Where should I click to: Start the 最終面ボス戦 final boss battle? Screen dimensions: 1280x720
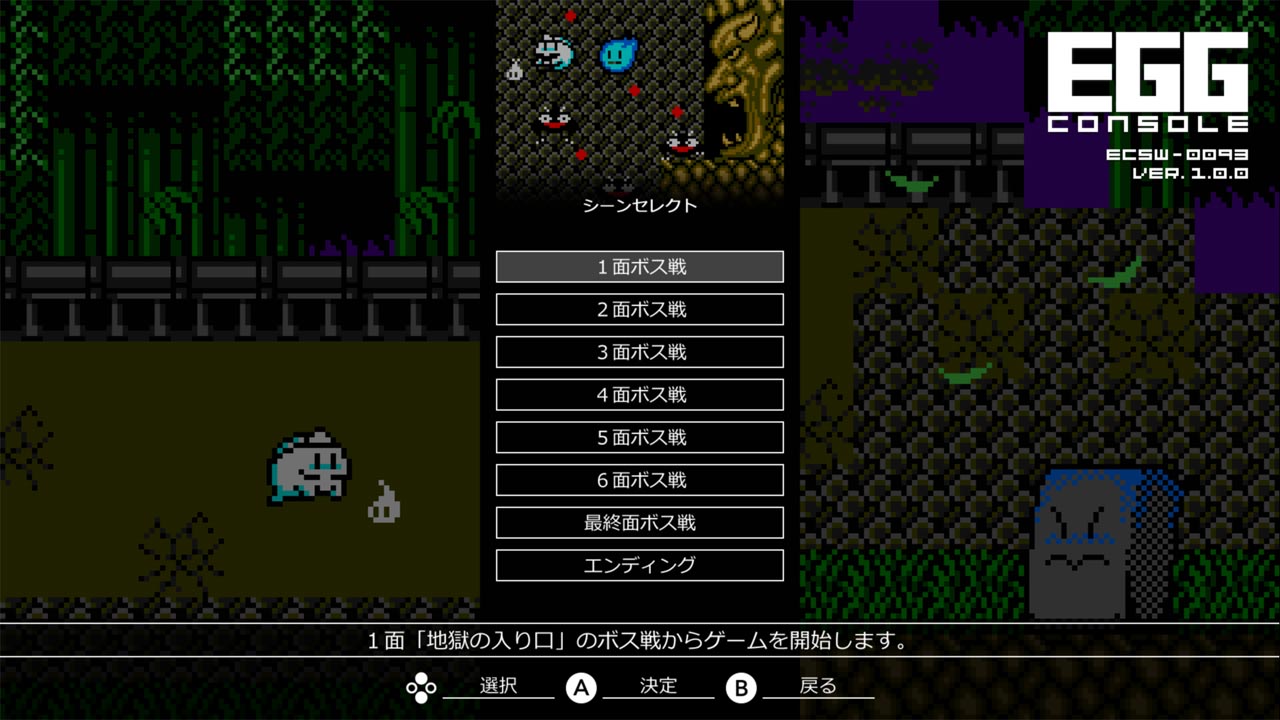(639, 522)
